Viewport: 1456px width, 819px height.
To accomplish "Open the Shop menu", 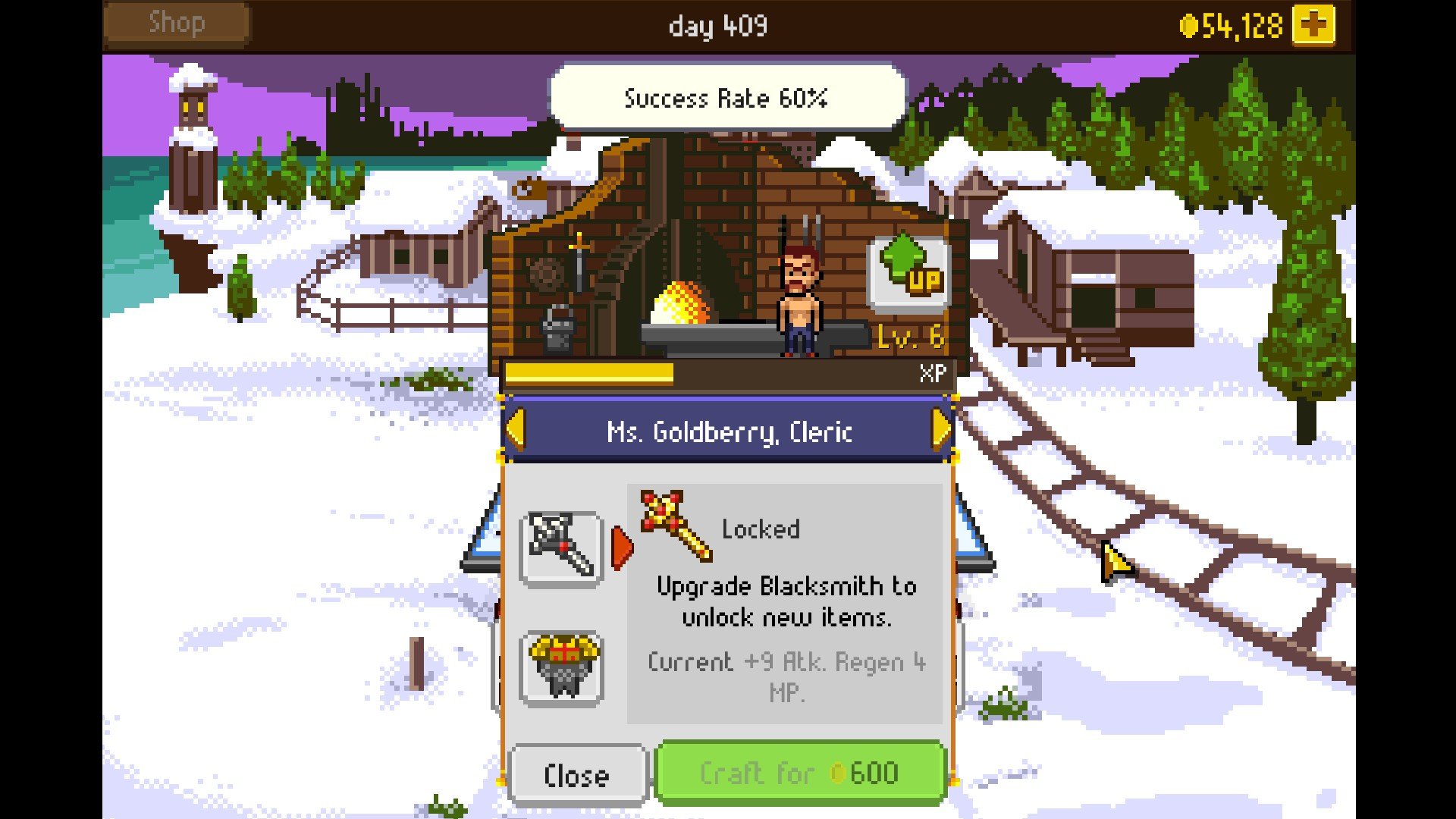I will [176, 23].
